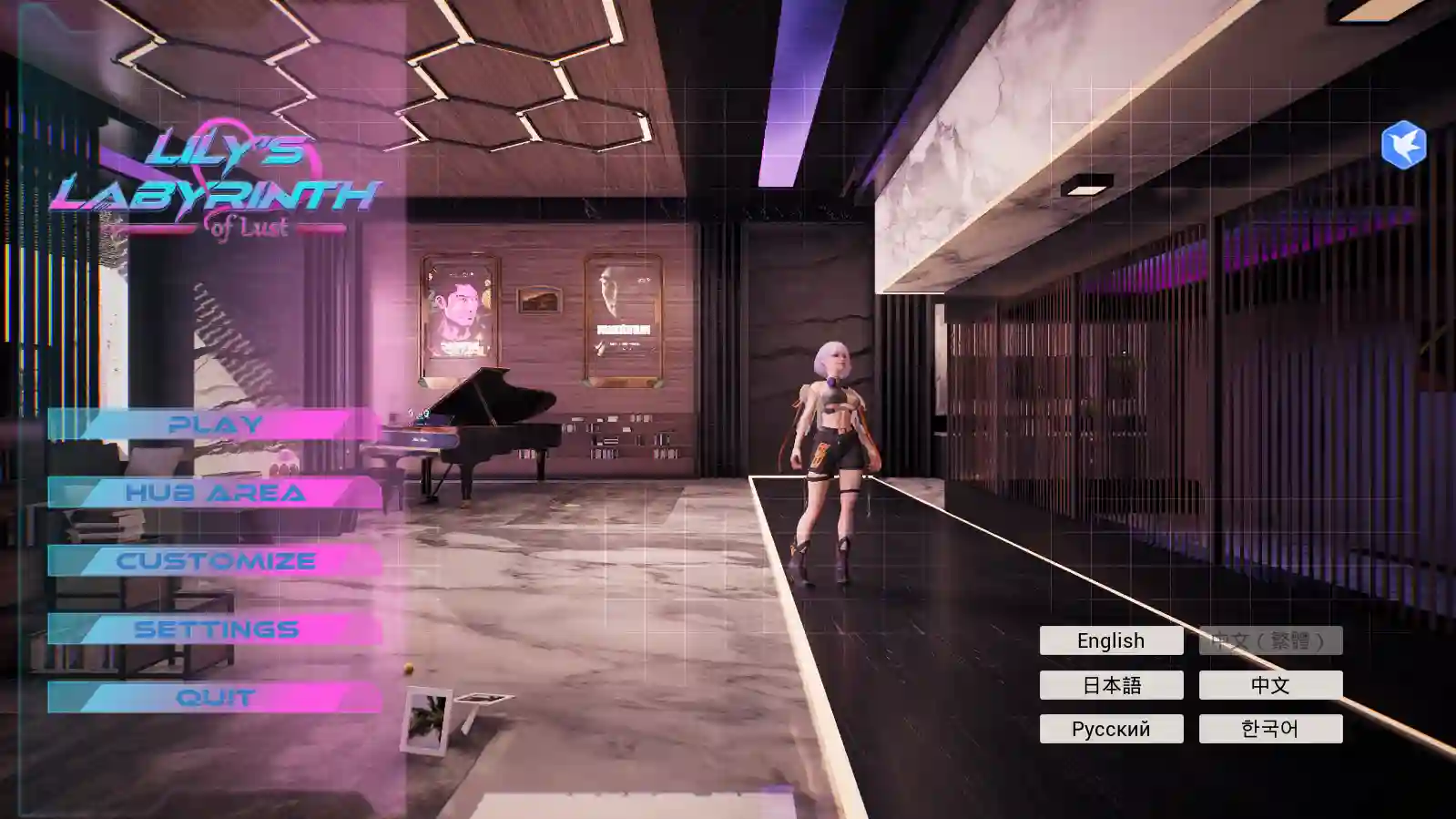
Task: Click the Play button
Action: (x=215, y=423)
